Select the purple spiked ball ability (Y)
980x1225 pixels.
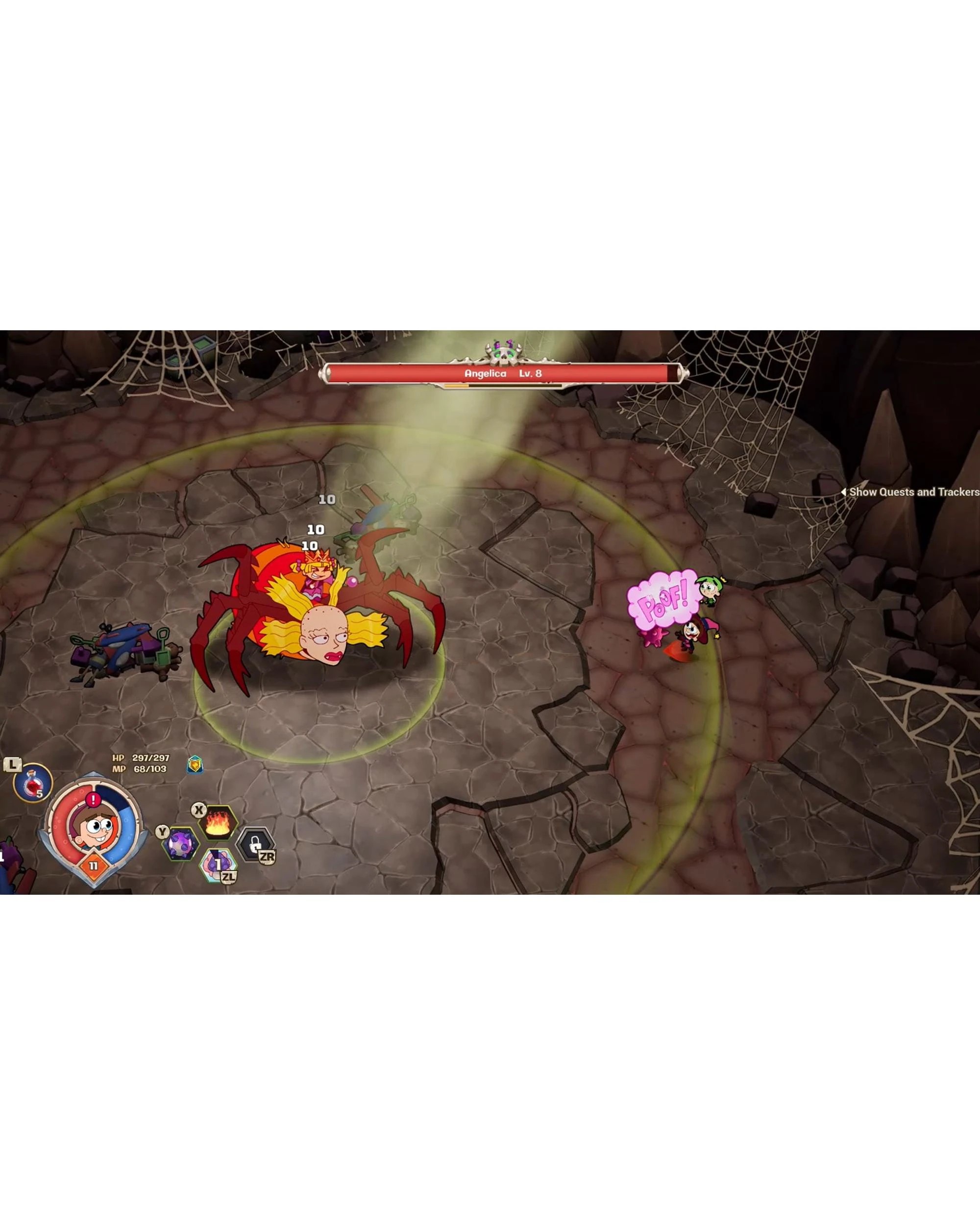coord(182,845)
